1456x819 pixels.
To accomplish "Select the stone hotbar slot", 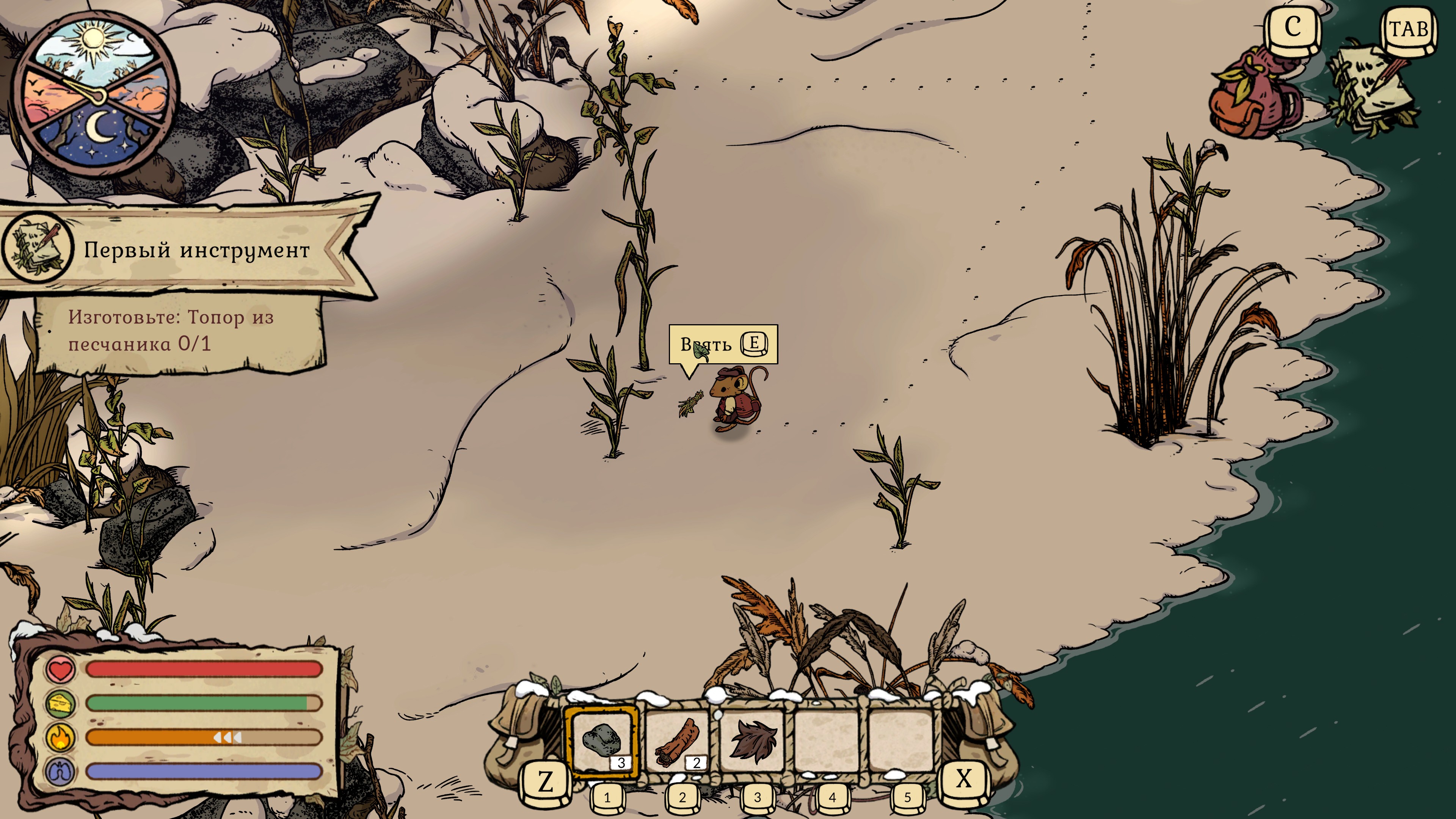I will pyautogui.click(x=601, y=741).
